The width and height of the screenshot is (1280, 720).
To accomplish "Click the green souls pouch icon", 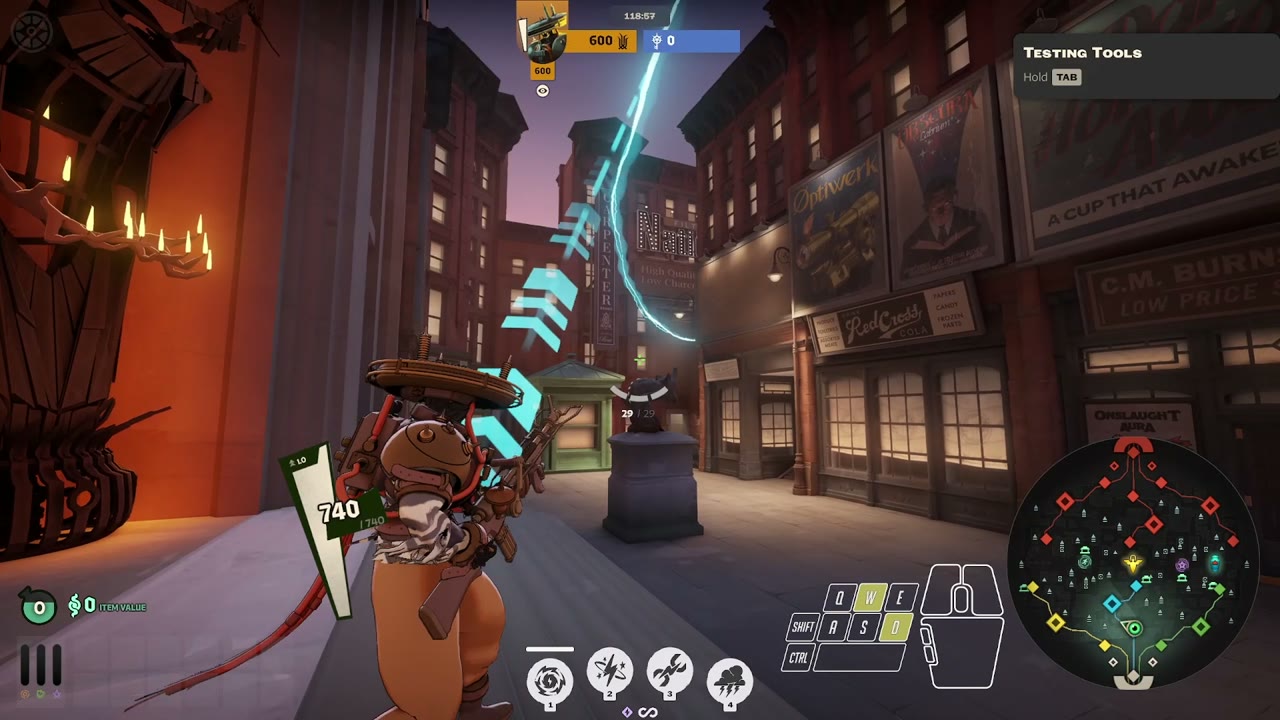I will pyautogui.click(x=39, y=606).
